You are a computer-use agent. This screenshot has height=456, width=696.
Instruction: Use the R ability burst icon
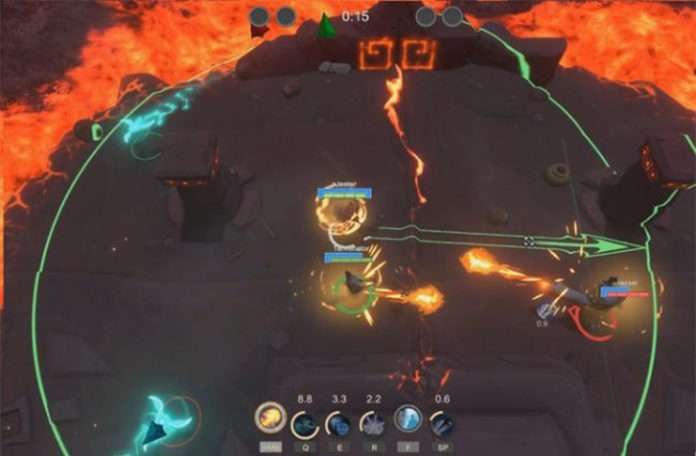click(373, 423)
